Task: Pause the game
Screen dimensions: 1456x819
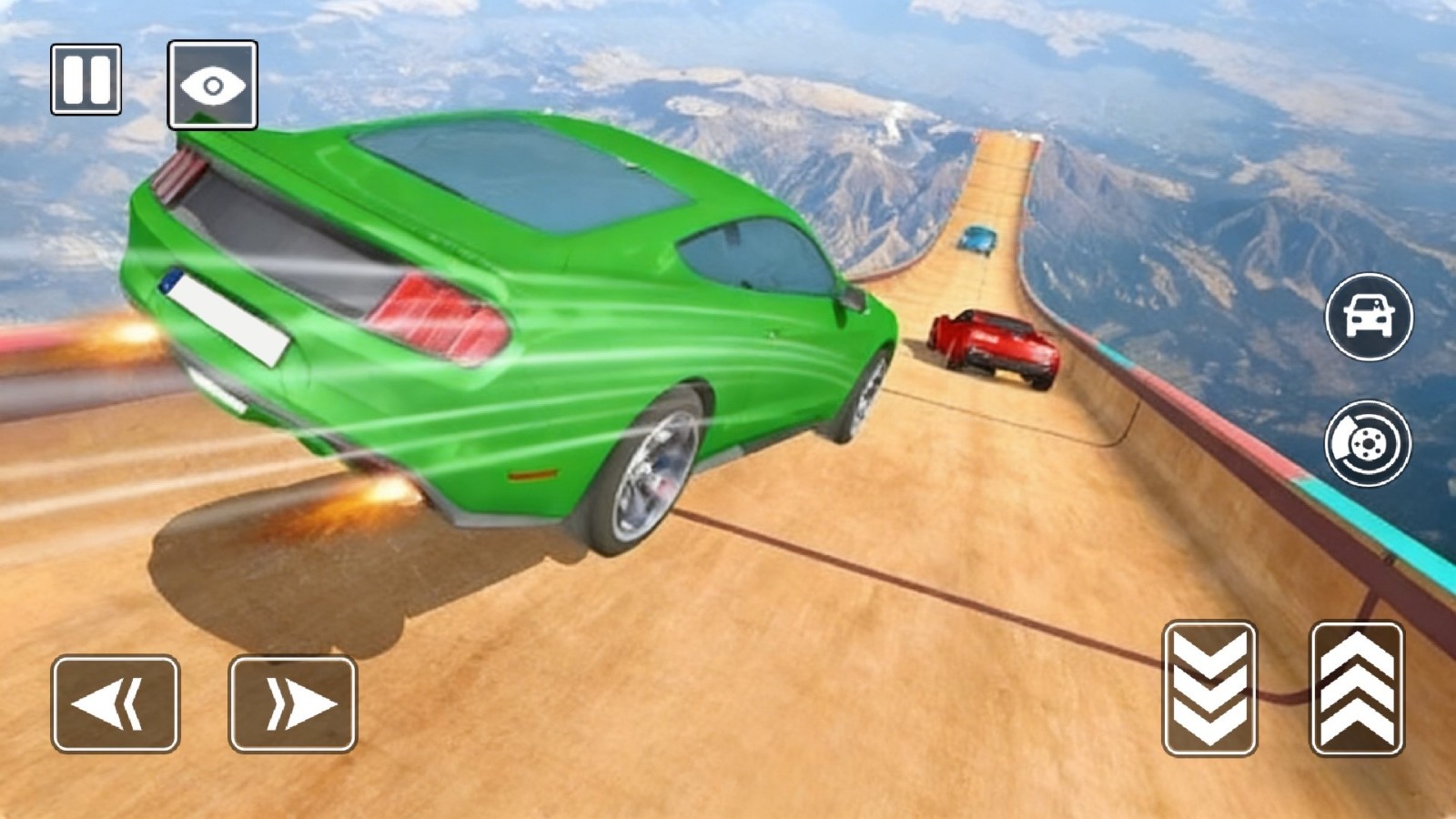Action: pos(86,79)
